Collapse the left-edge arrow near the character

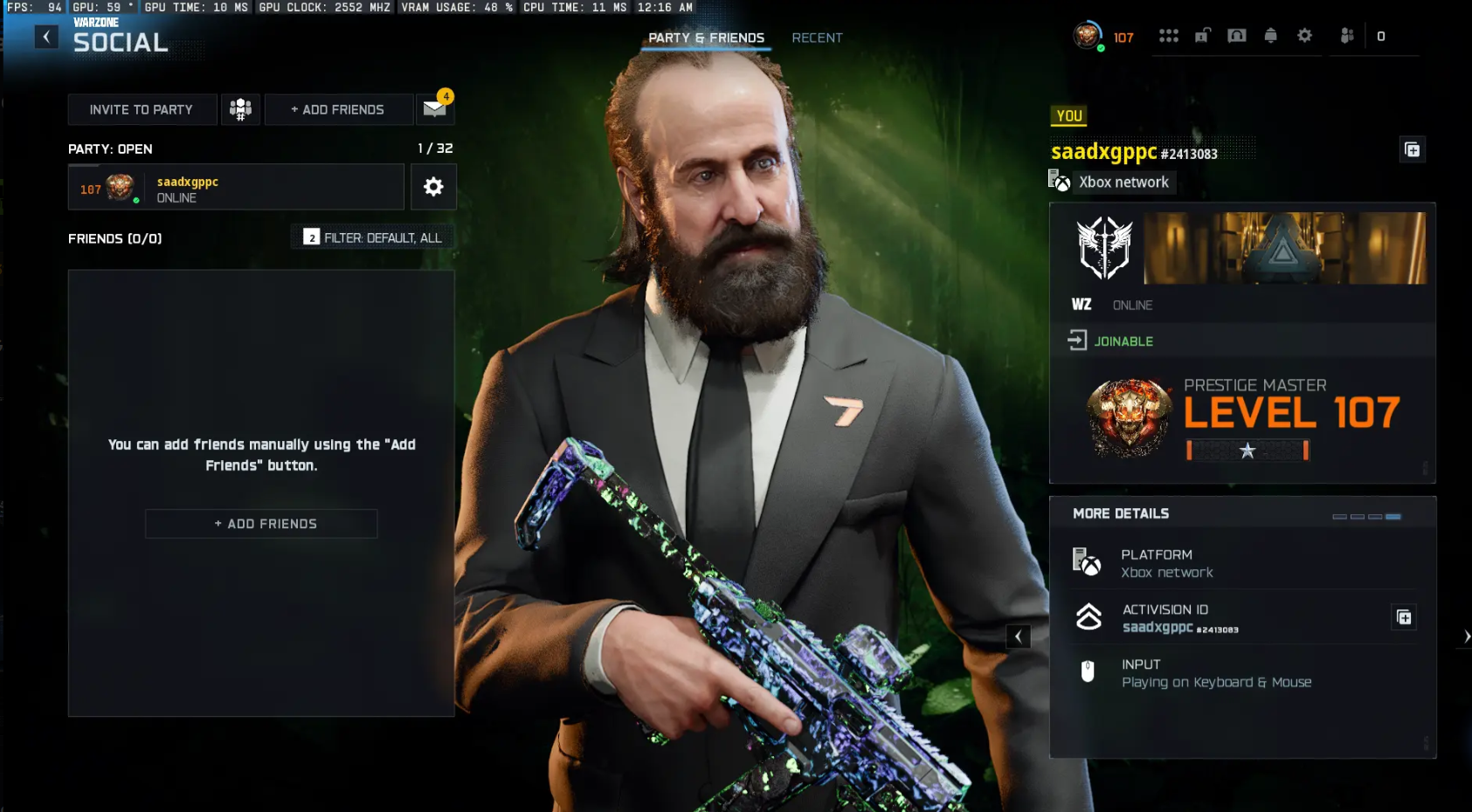tap(1017, 637)
